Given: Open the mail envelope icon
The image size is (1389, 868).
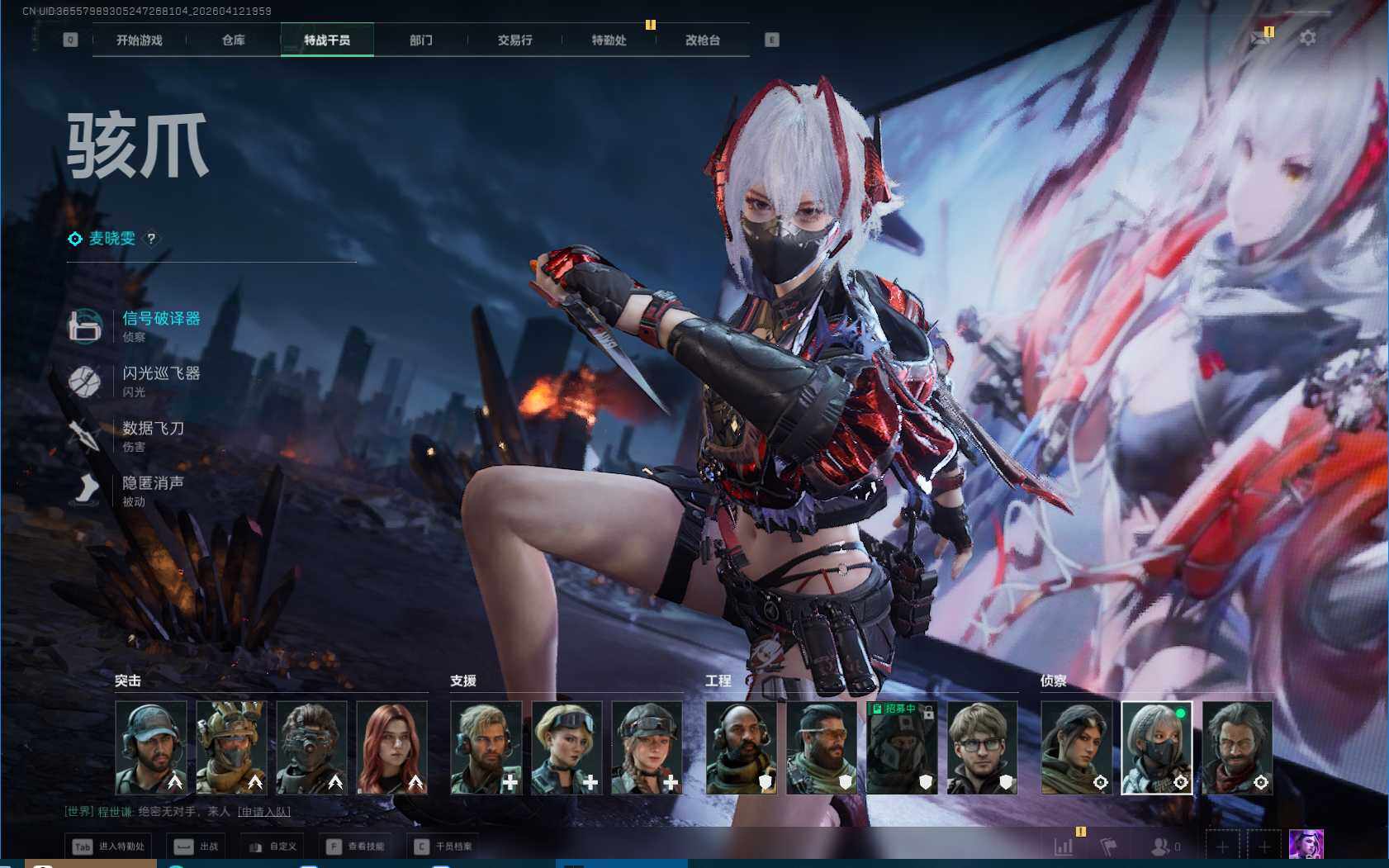Looking at the screenshot, I should pos(1260,38).
